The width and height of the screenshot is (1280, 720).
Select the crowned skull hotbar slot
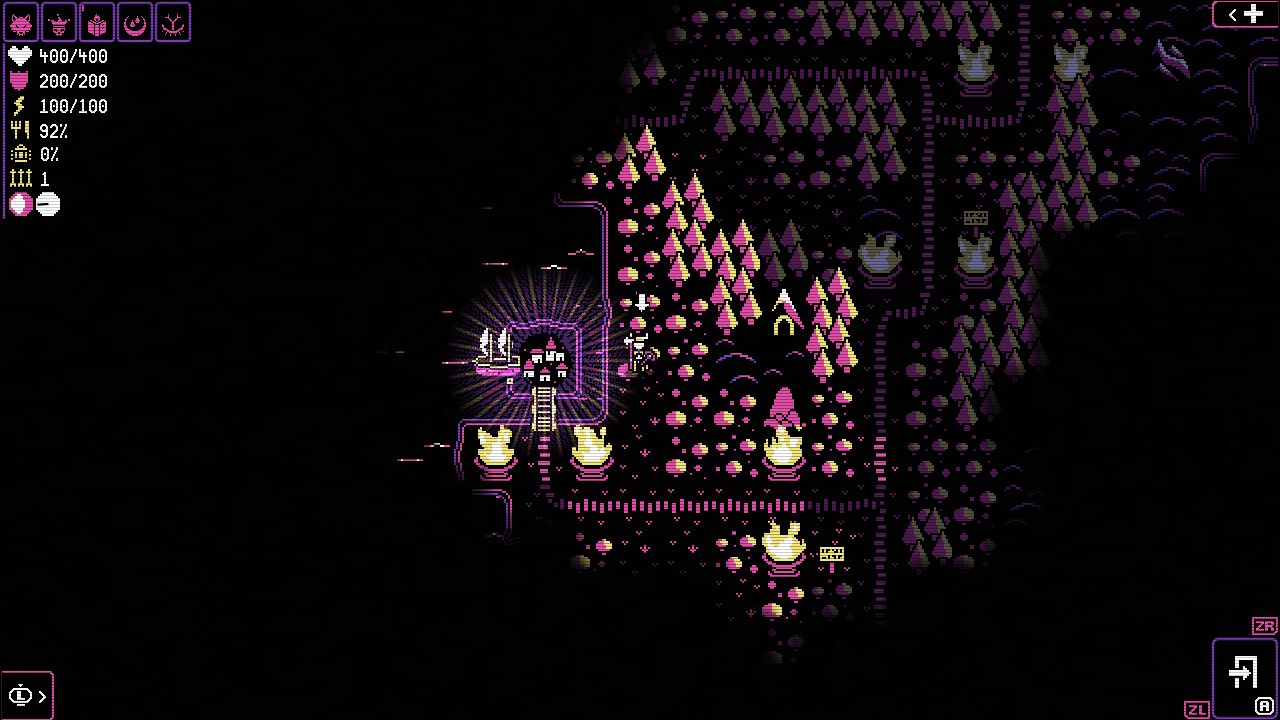coord(59,22)
